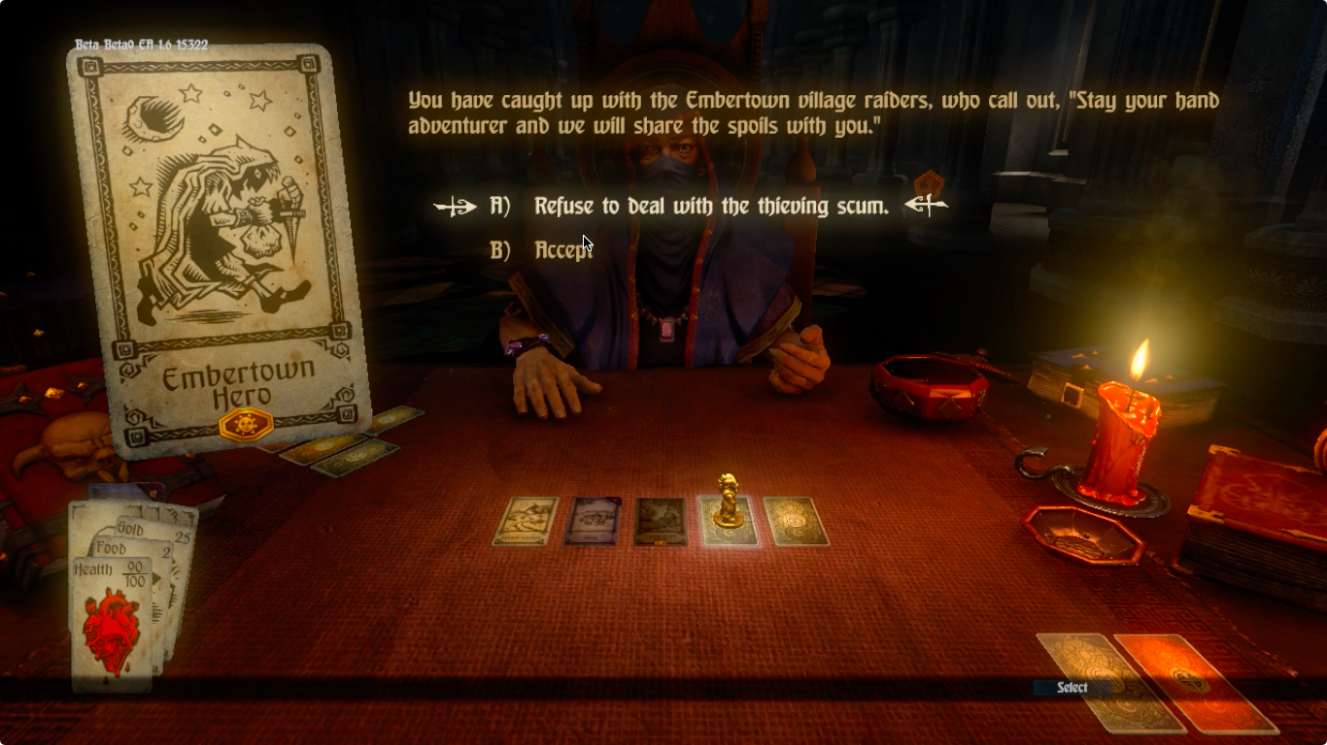Image resolution: width=1327 pixels, height=745 pixels.
Task: Choose Refuse to deal with the thieving scum
Action: point(710,206)
